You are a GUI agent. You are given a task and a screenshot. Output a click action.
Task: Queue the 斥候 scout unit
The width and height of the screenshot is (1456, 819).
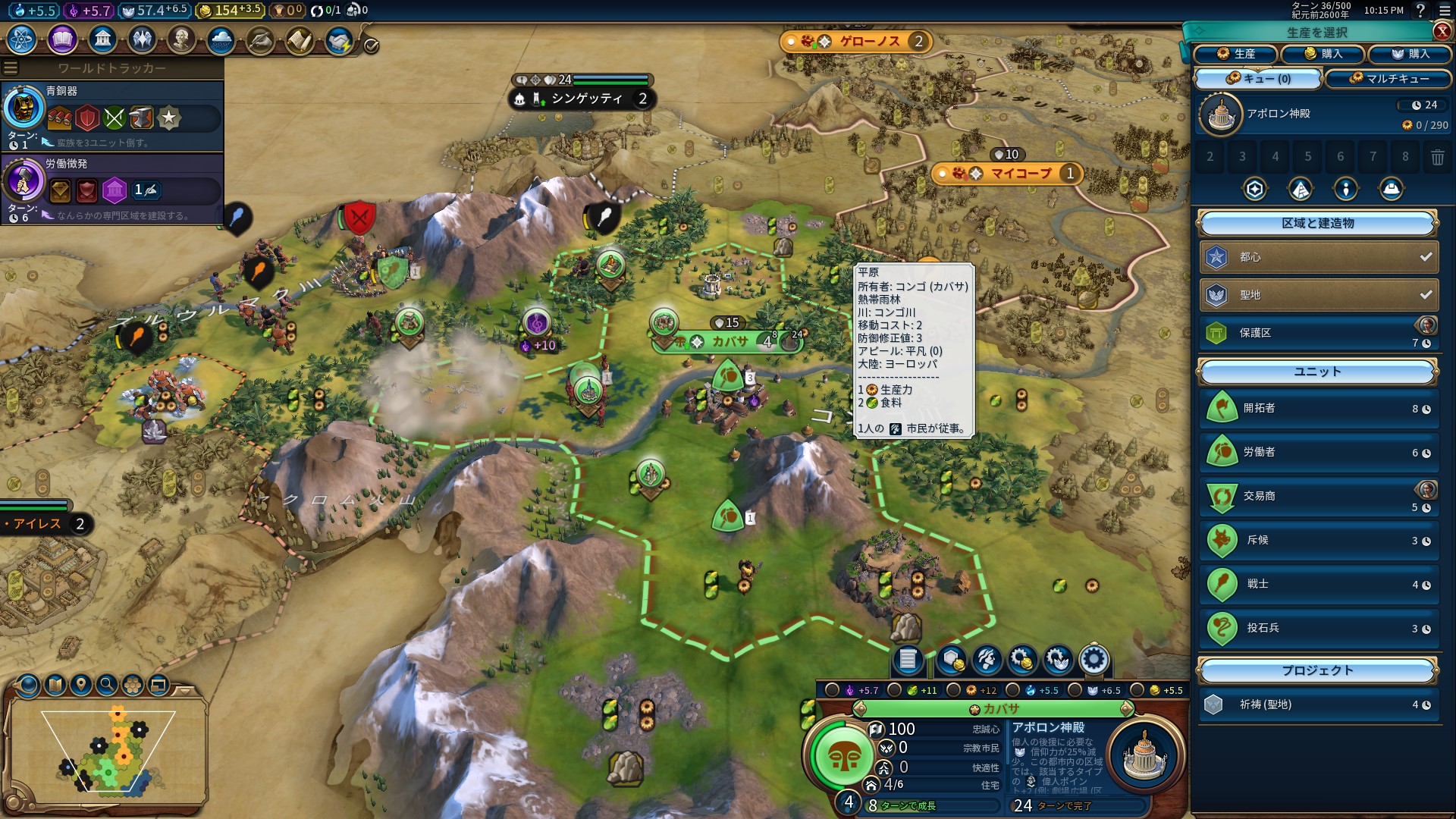[x=1318, y=540]
